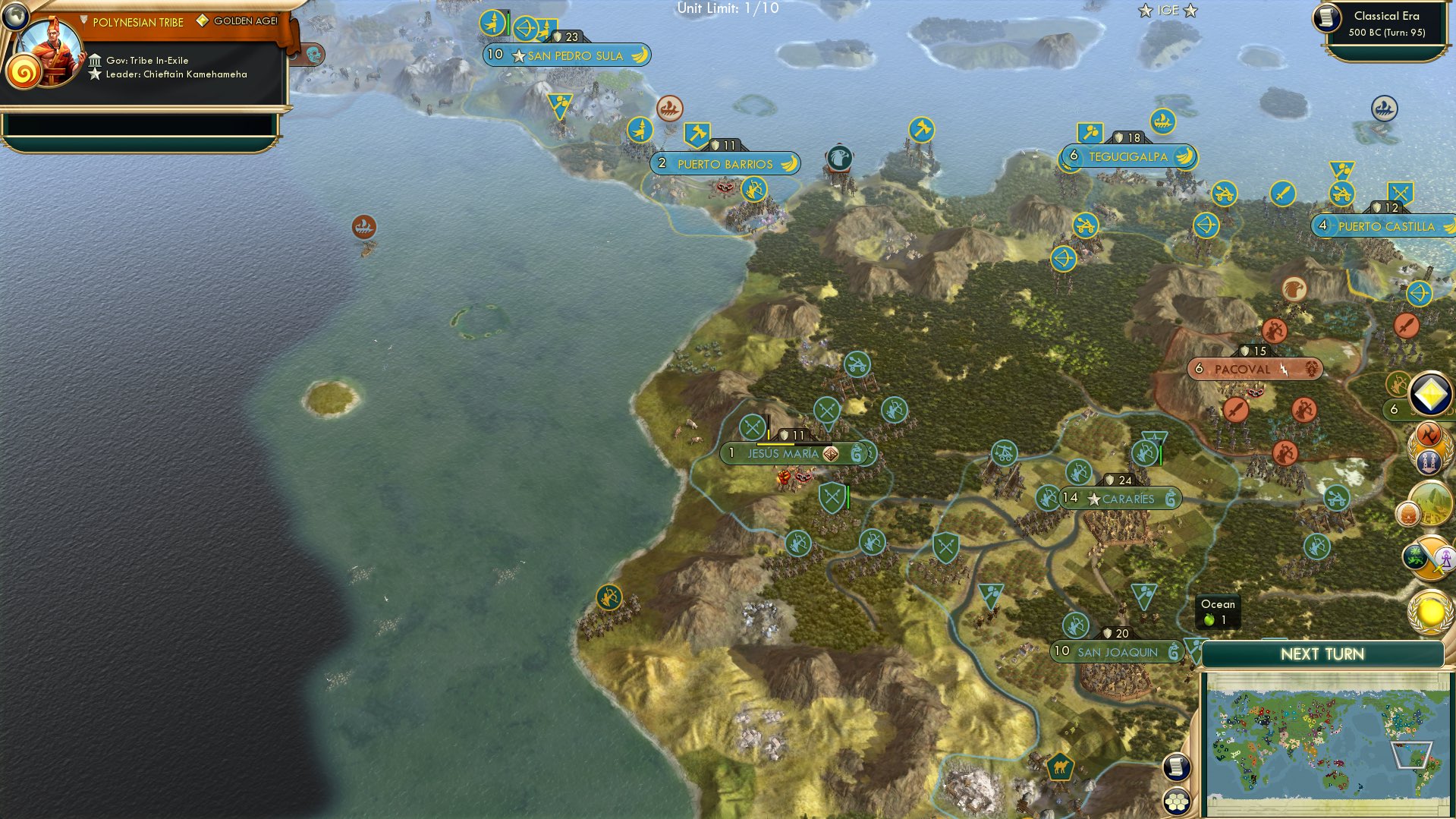Screen dimensions: 1456x819
Task: Click the capital star on San Pedro Sula banner
Action: [x=519, y=55]
